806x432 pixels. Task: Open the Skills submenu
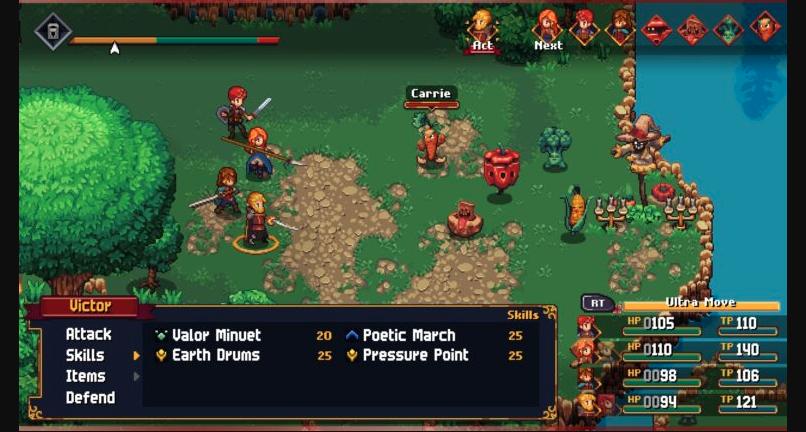(86, 355)
